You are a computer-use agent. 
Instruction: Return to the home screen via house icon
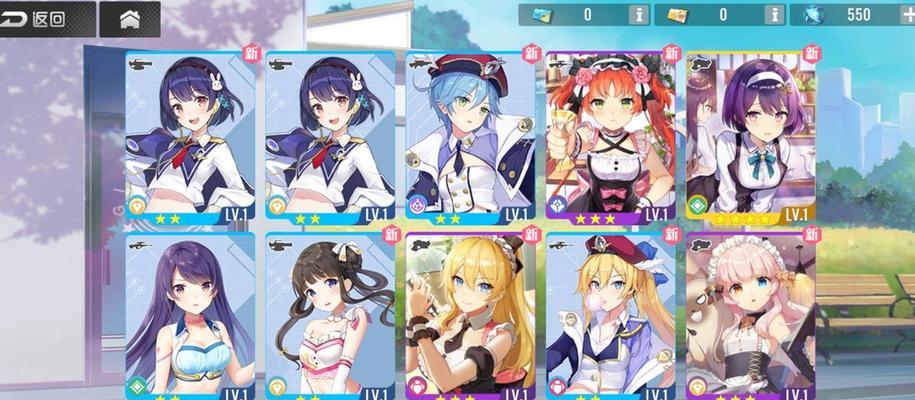point(130,18)
